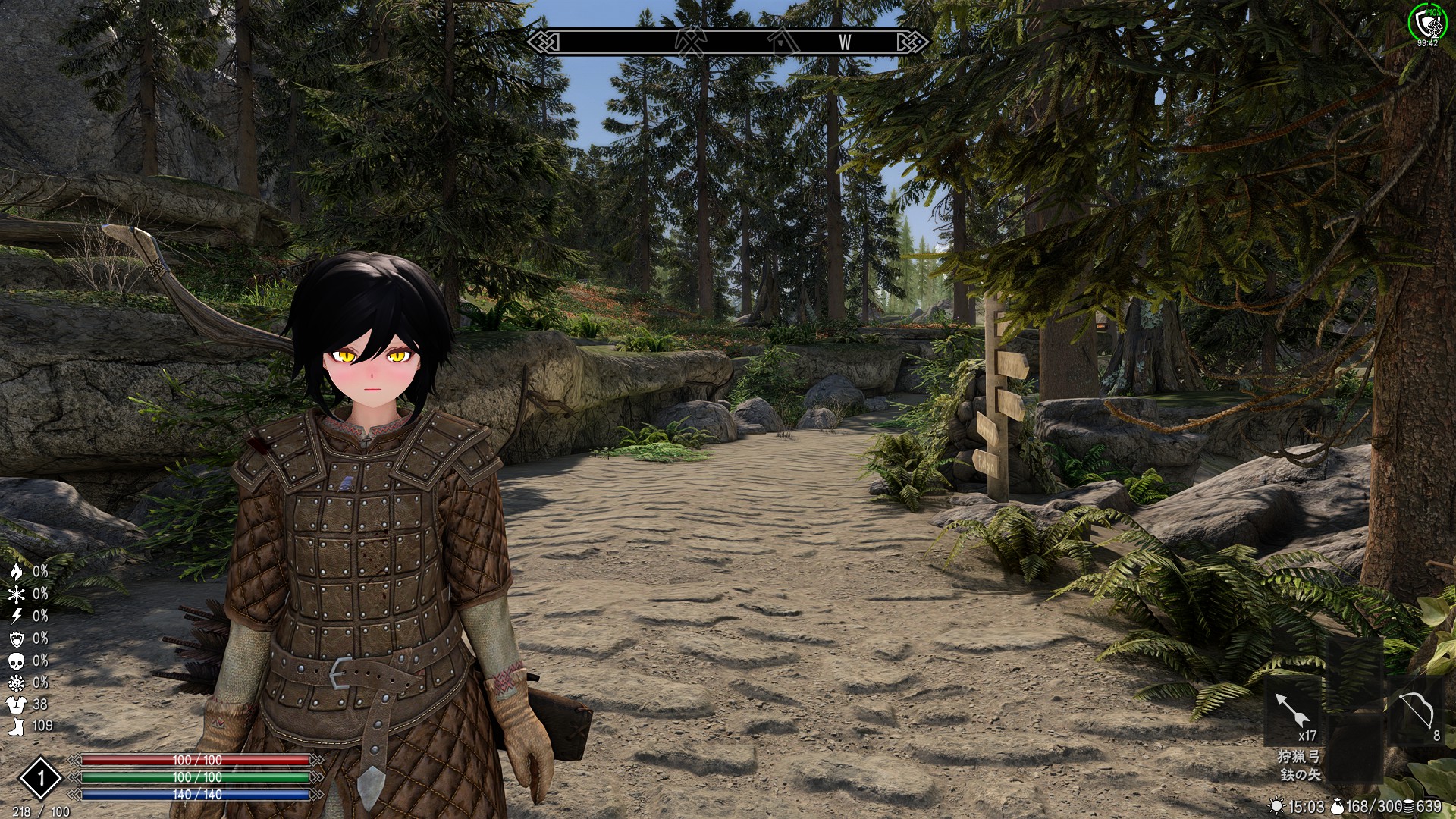Click the sun time-of-day icon
The width and height of the screenshot is (1456, 819).
click(1277, 806)
